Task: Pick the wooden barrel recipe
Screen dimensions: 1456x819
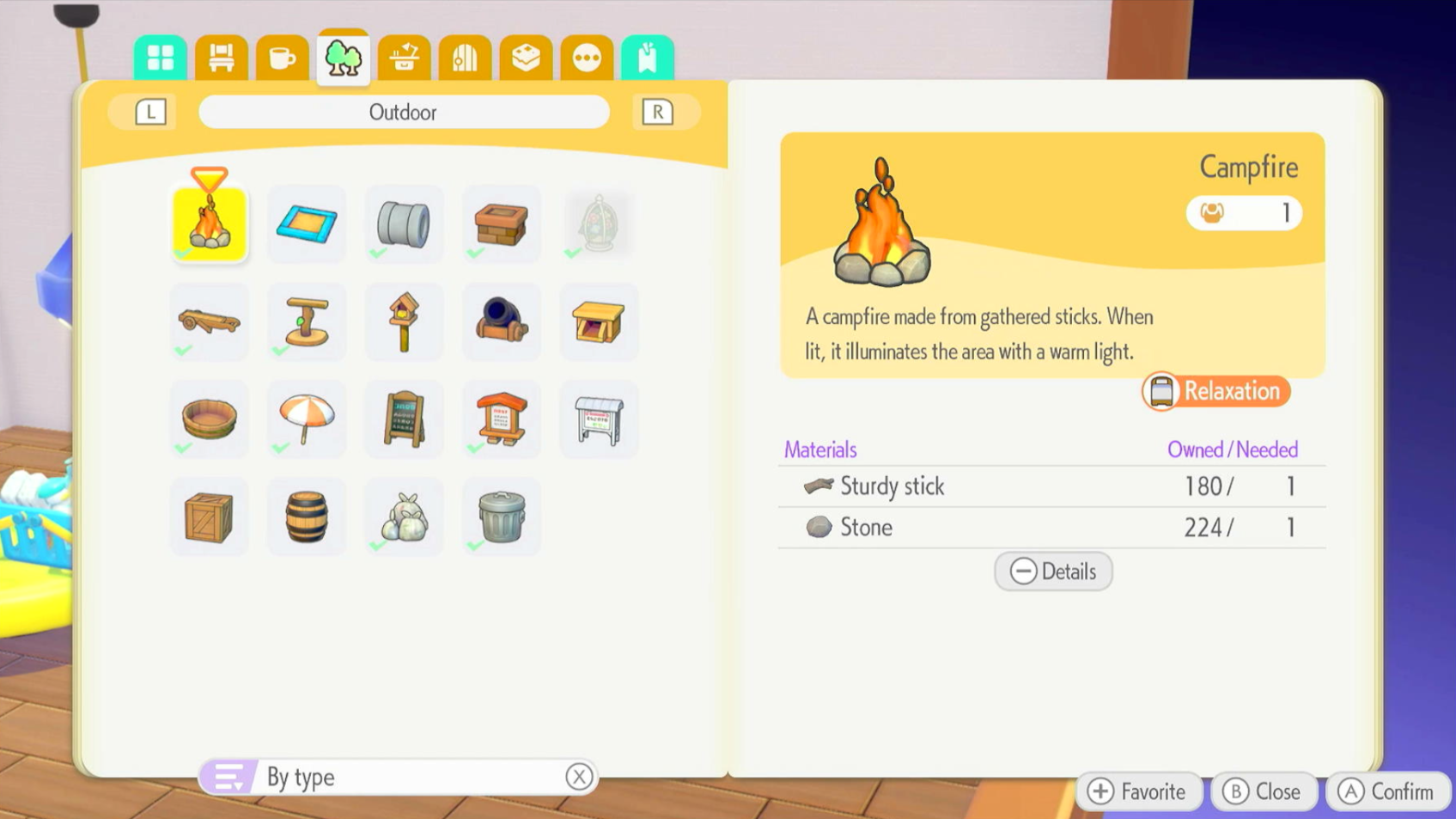Action: point(307,516)
